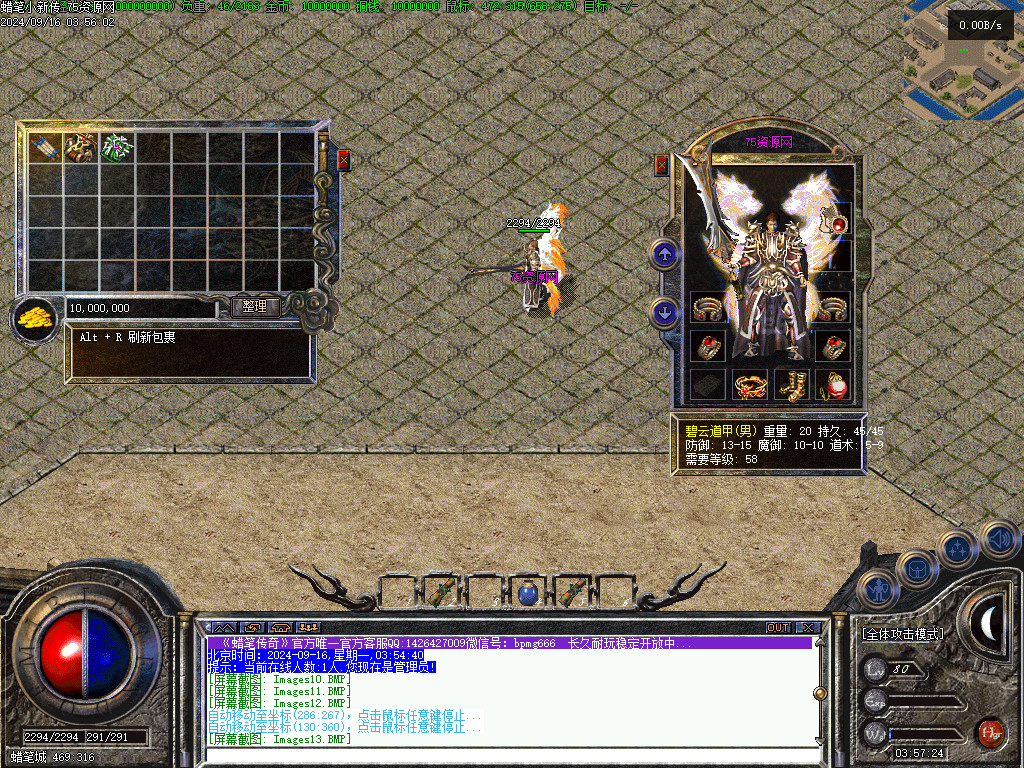Toggle the sound speaker button

998,540
